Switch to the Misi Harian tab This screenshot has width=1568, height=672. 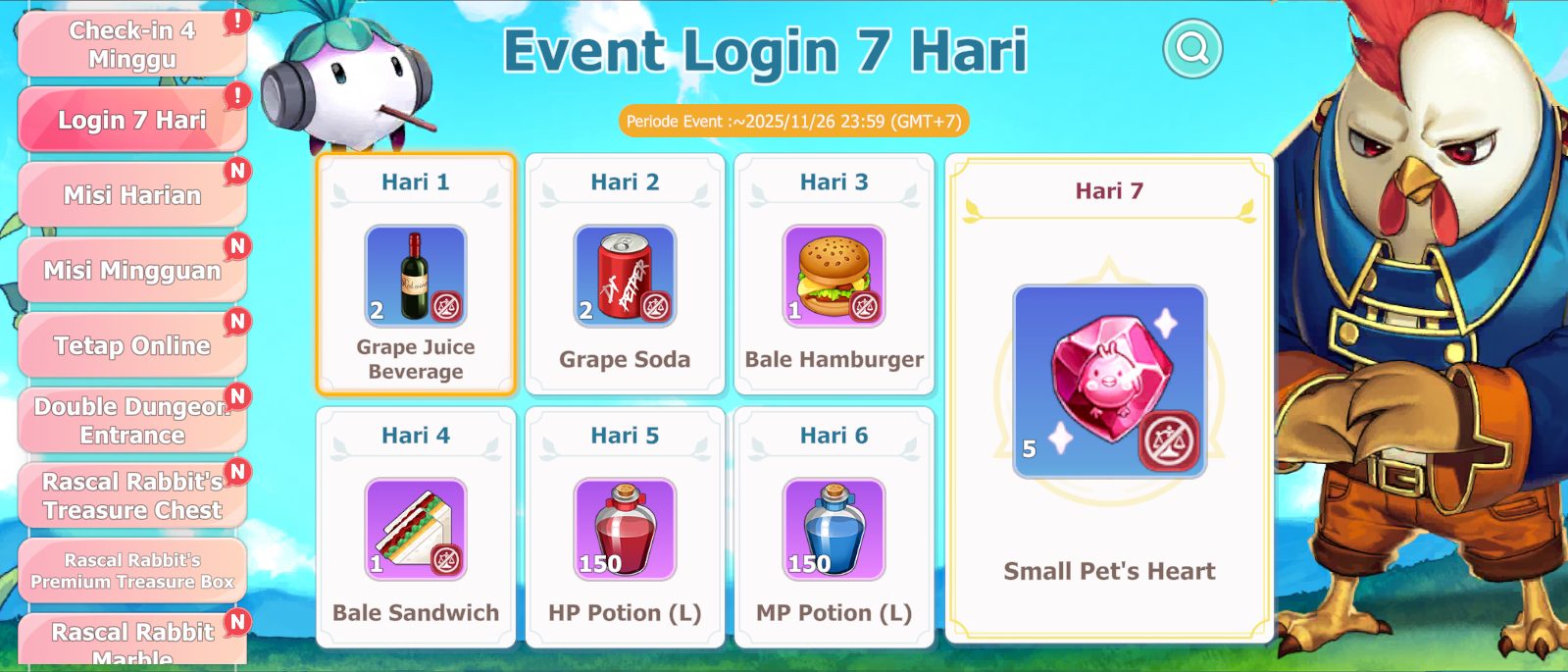[x=131, y=195]
